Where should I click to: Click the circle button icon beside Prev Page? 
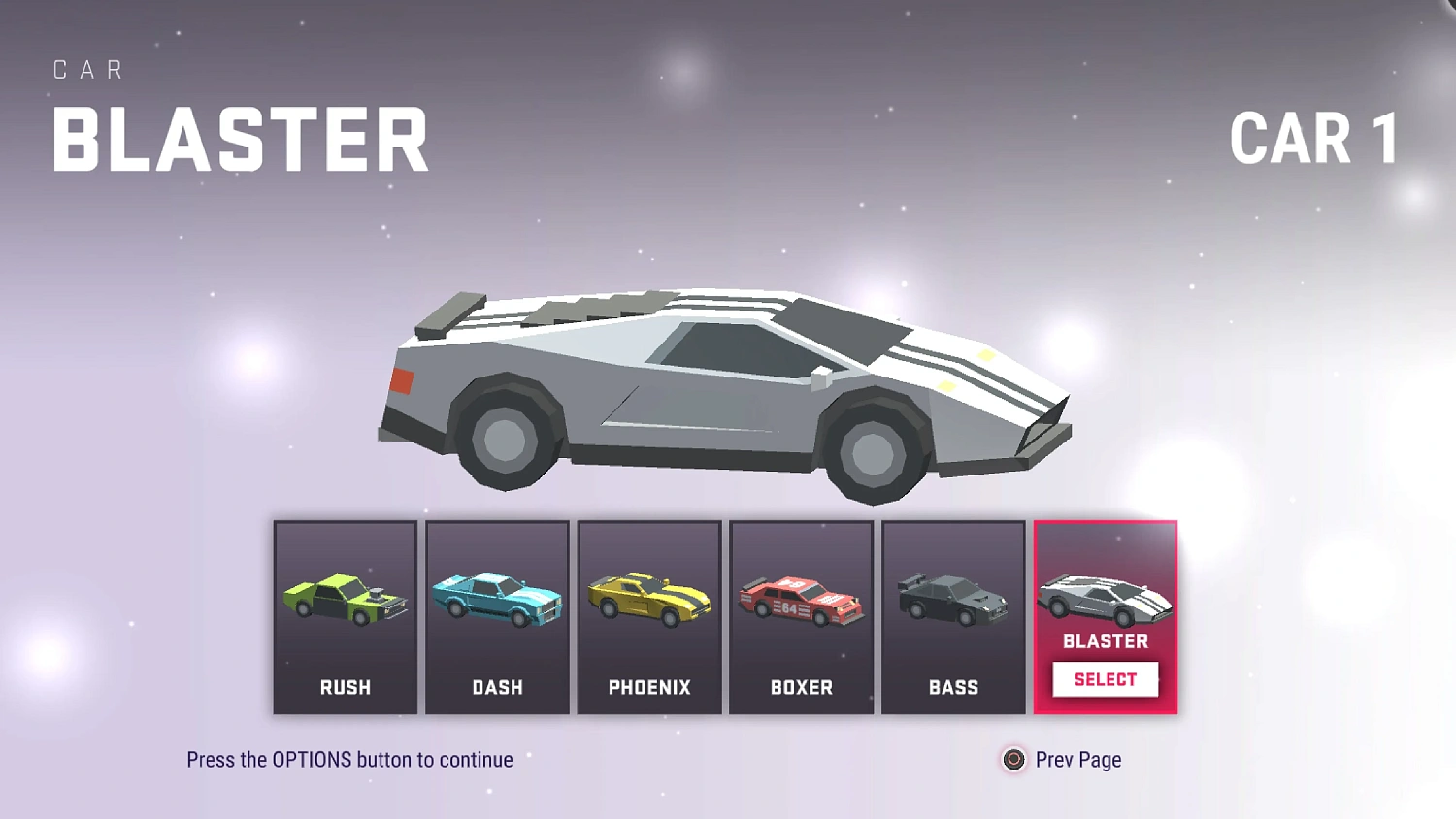[1012, 760]
